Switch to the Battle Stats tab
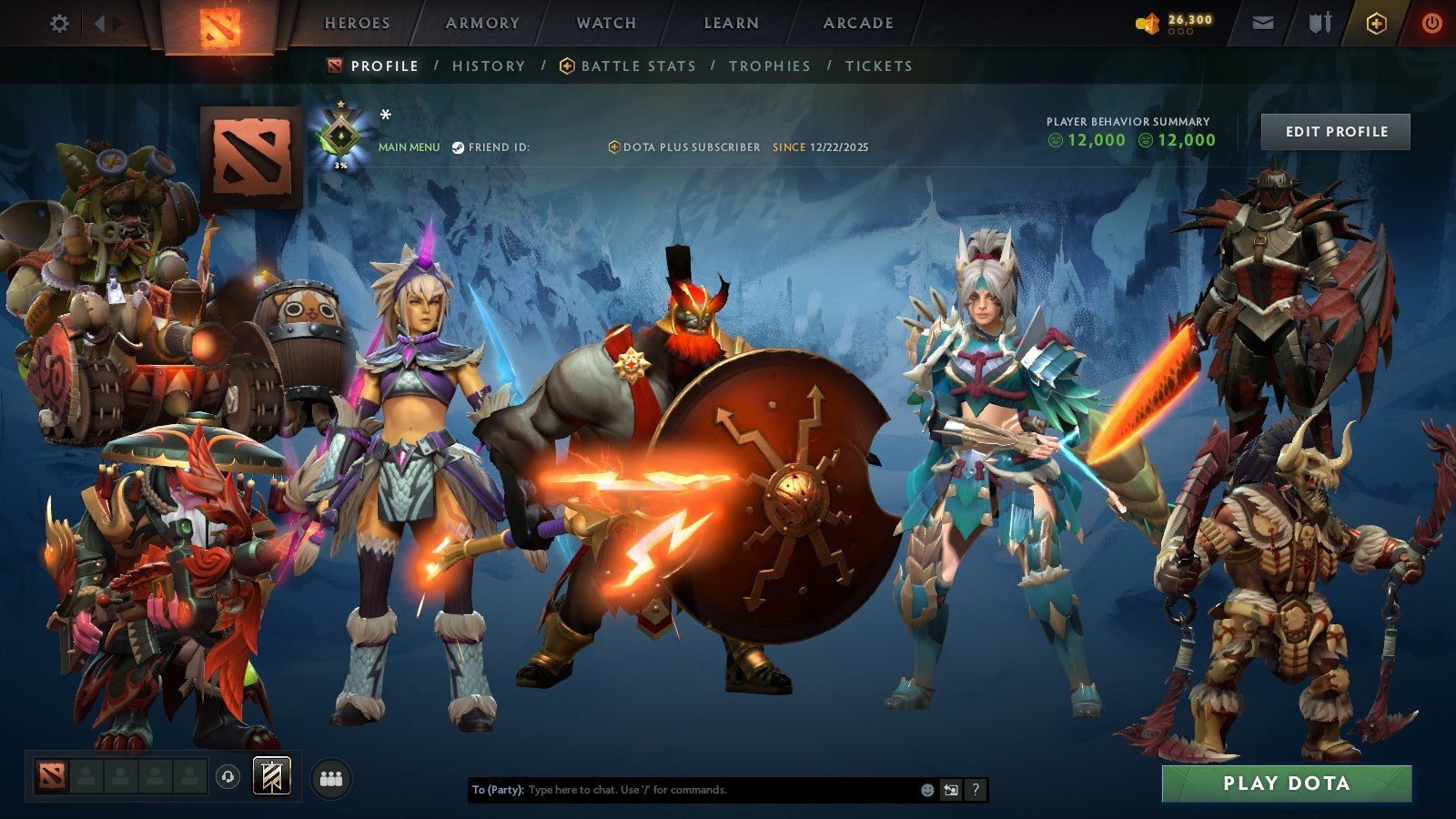The height and width of the screenshot is (819, 1456). (x=637, y=66)
